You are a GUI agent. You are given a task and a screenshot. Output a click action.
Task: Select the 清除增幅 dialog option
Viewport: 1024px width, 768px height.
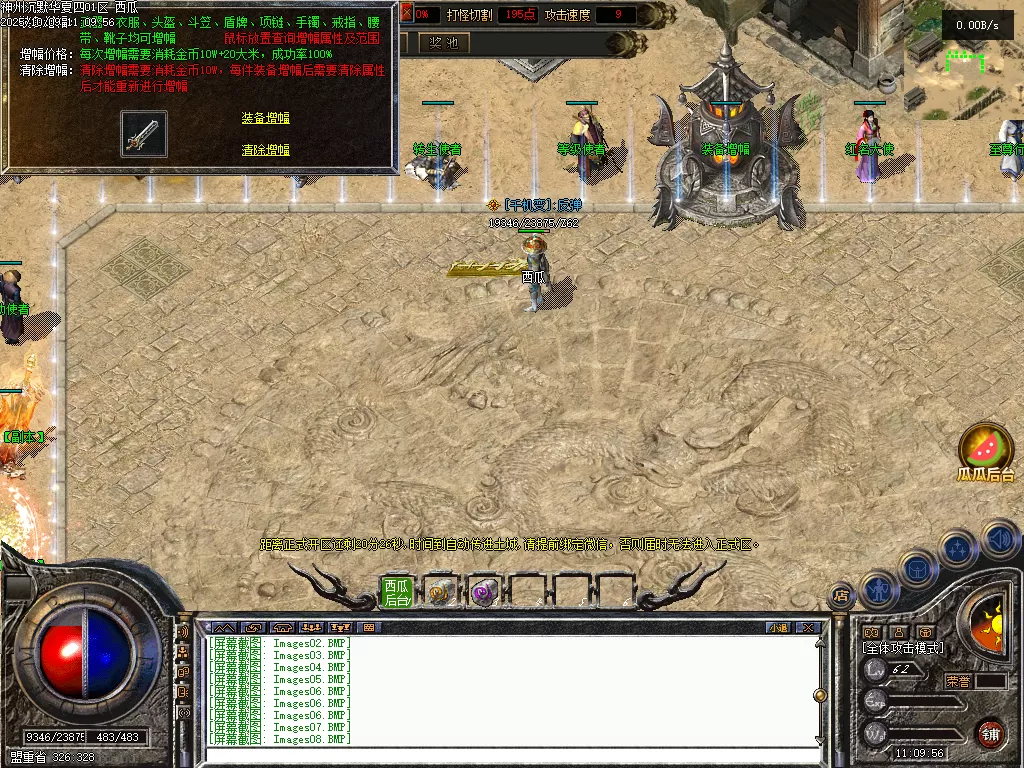[265, 150]
